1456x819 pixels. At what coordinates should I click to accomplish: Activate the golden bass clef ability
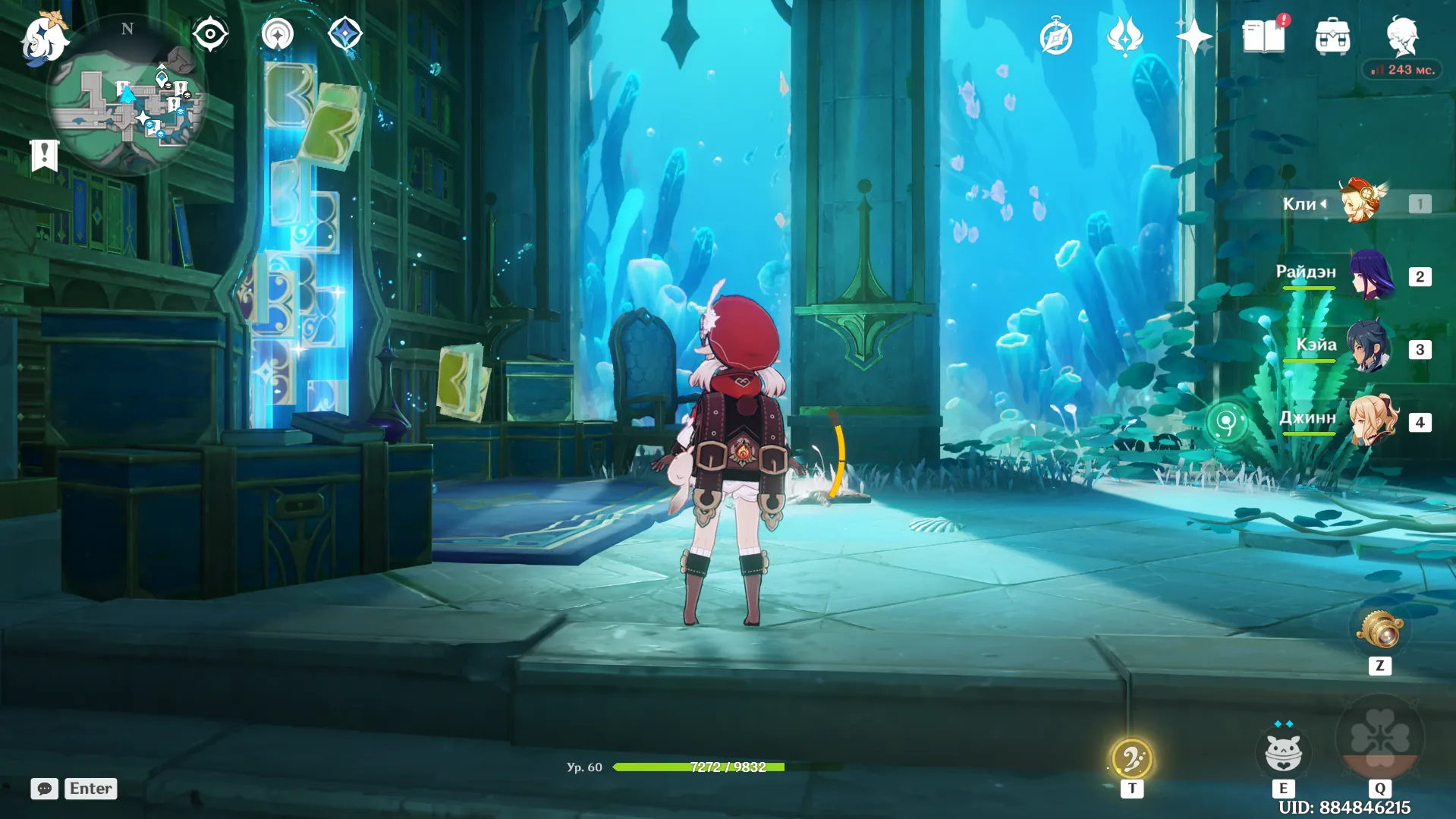(1131, 759)
